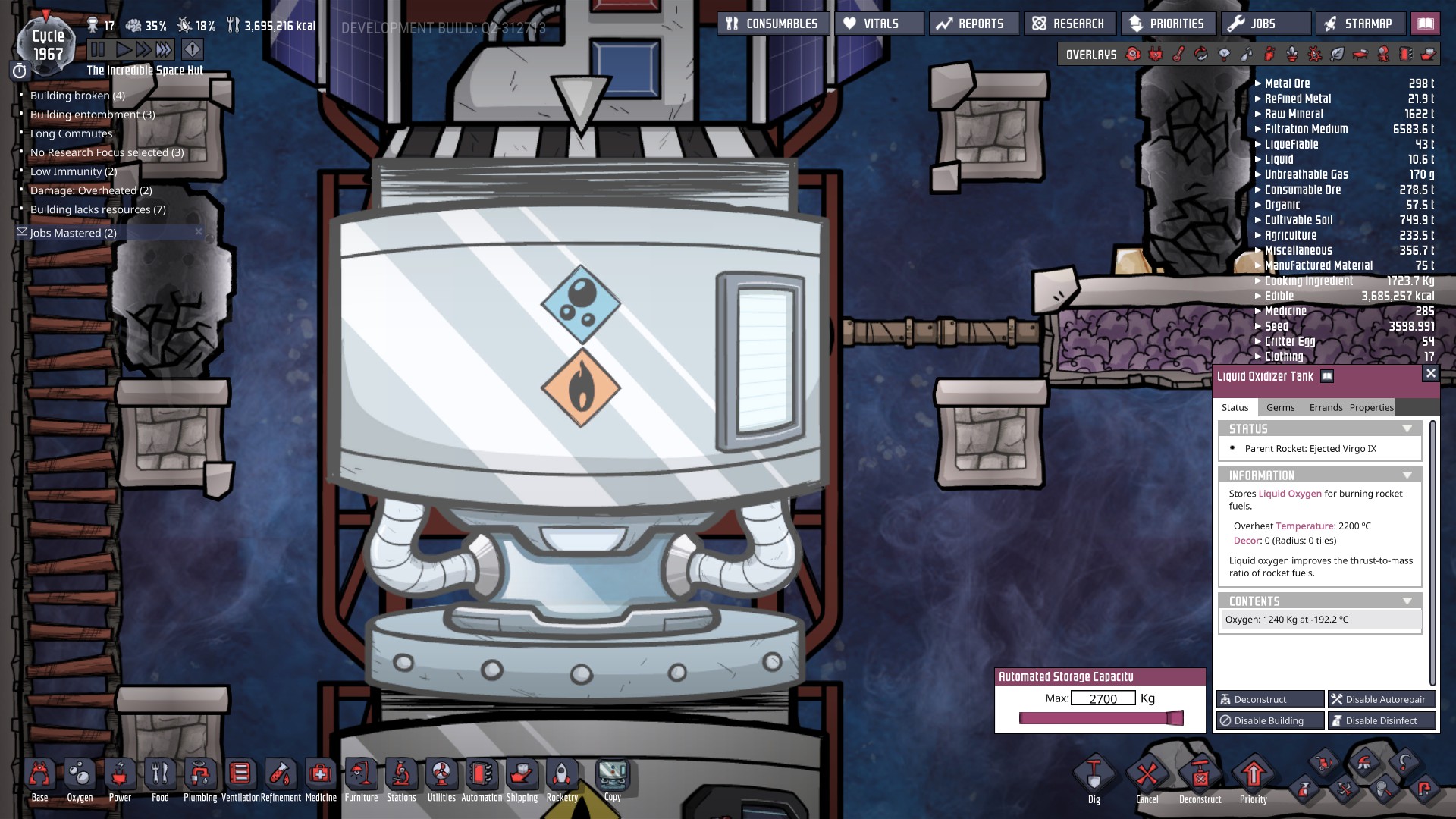This screenshot has height=819, width=1456.
Task: Toggle Disable Disinfect on the tank
Action: (x=1382, y=720)
